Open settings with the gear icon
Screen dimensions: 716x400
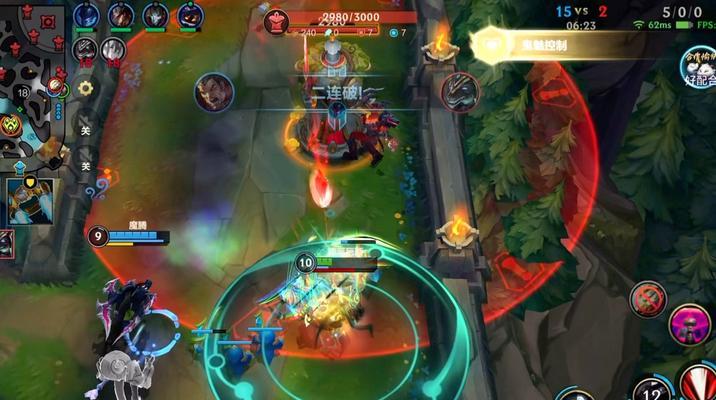[x=86, y=88]
